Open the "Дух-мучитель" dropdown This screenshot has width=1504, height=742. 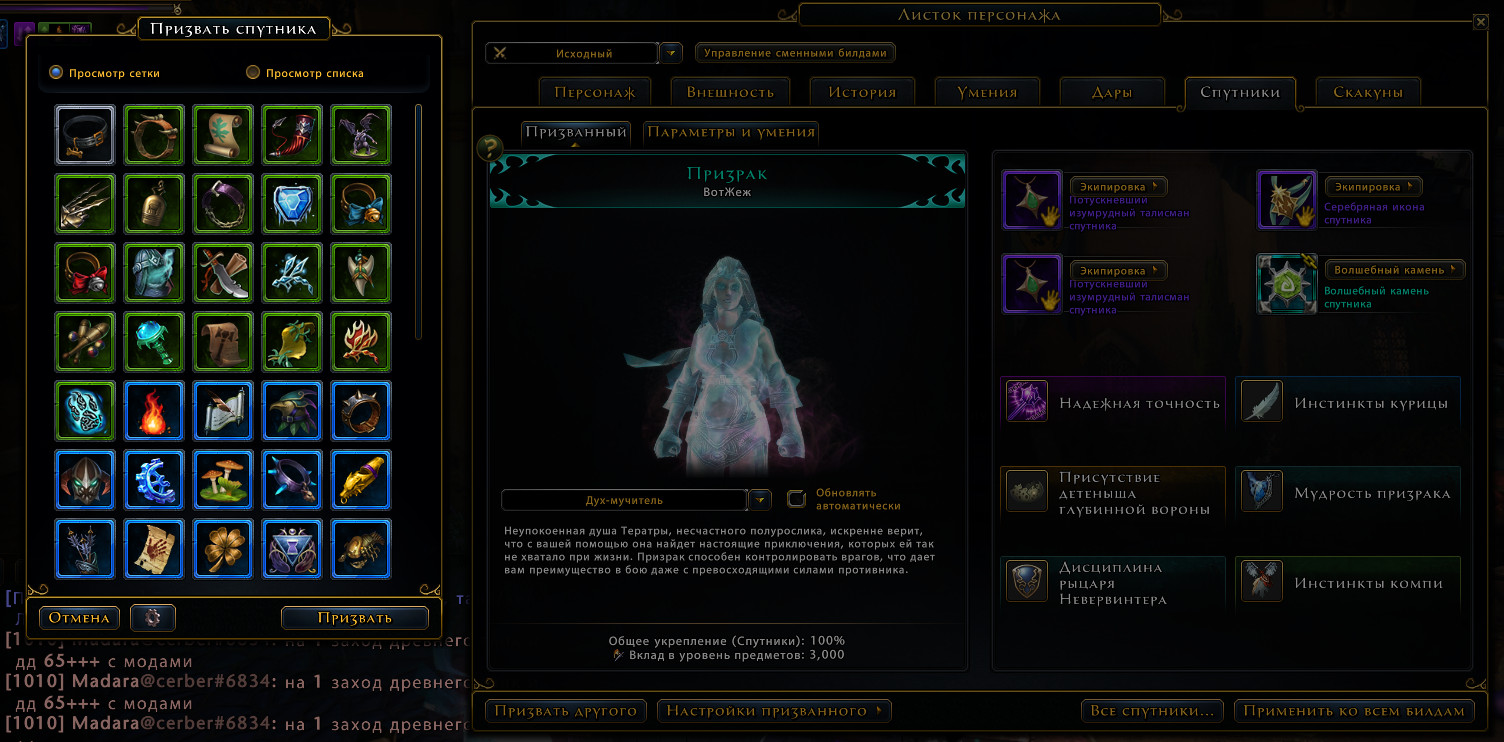759,499
